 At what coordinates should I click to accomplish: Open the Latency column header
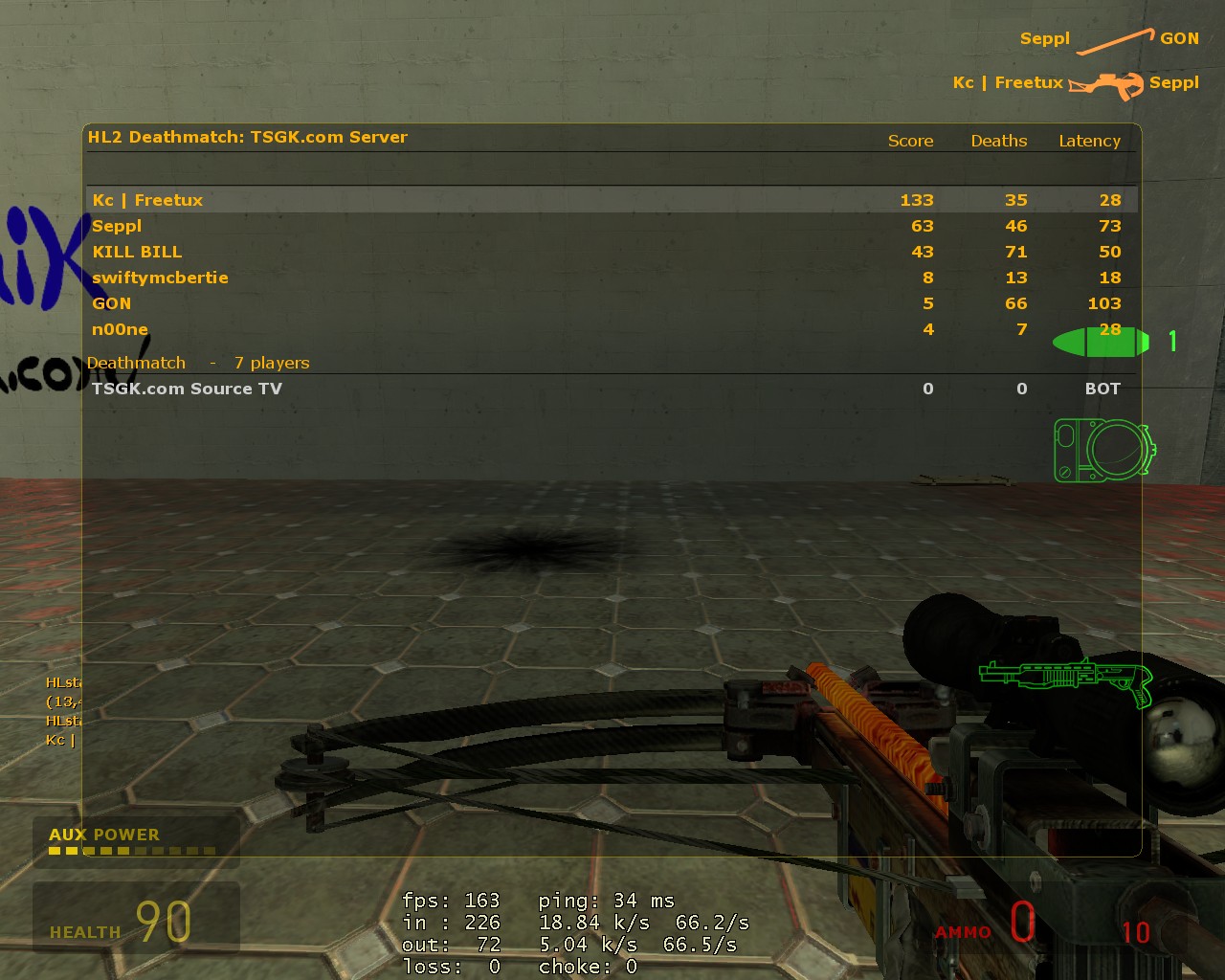click(1089, 141)
